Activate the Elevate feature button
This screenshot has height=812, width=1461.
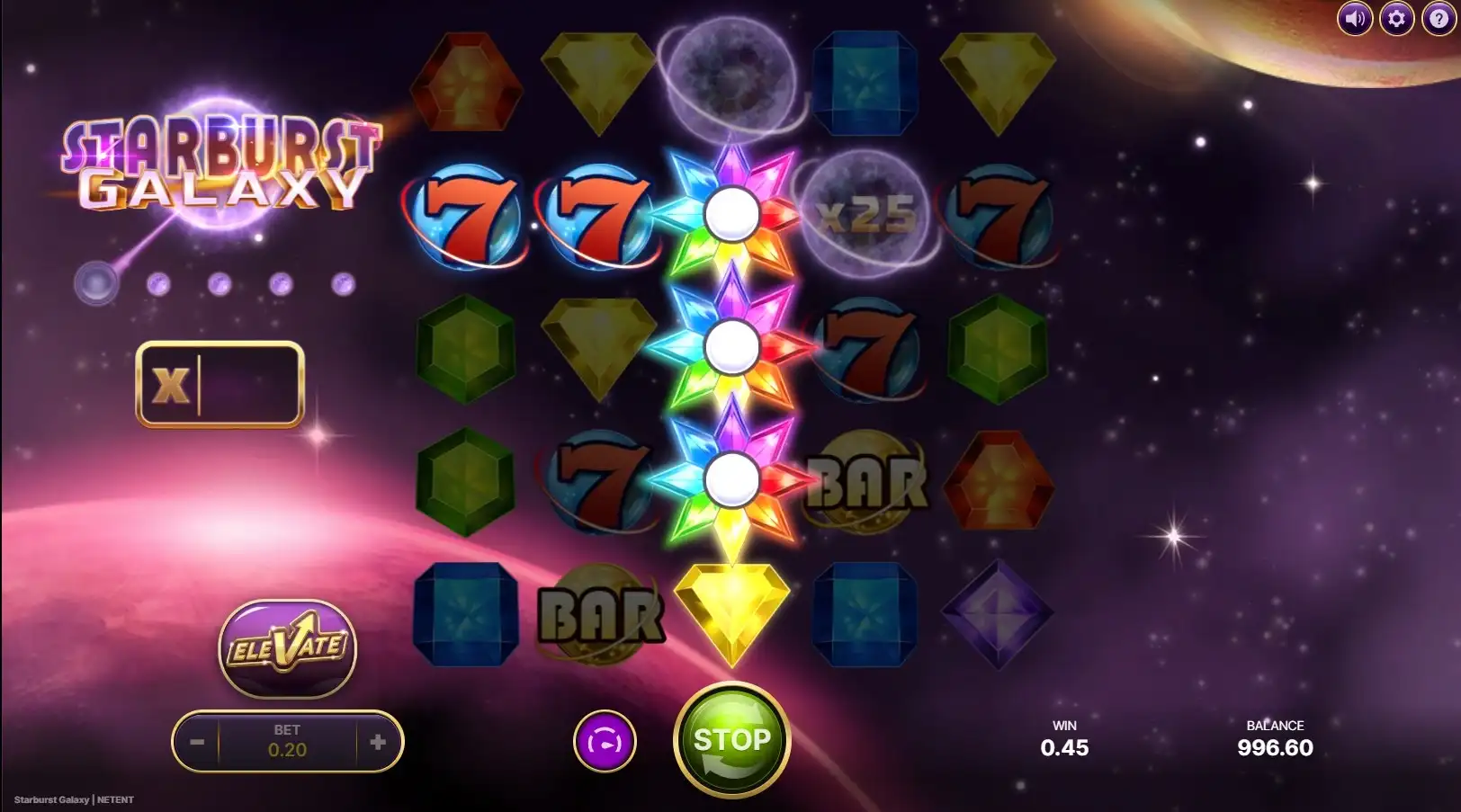click(288, 647)
